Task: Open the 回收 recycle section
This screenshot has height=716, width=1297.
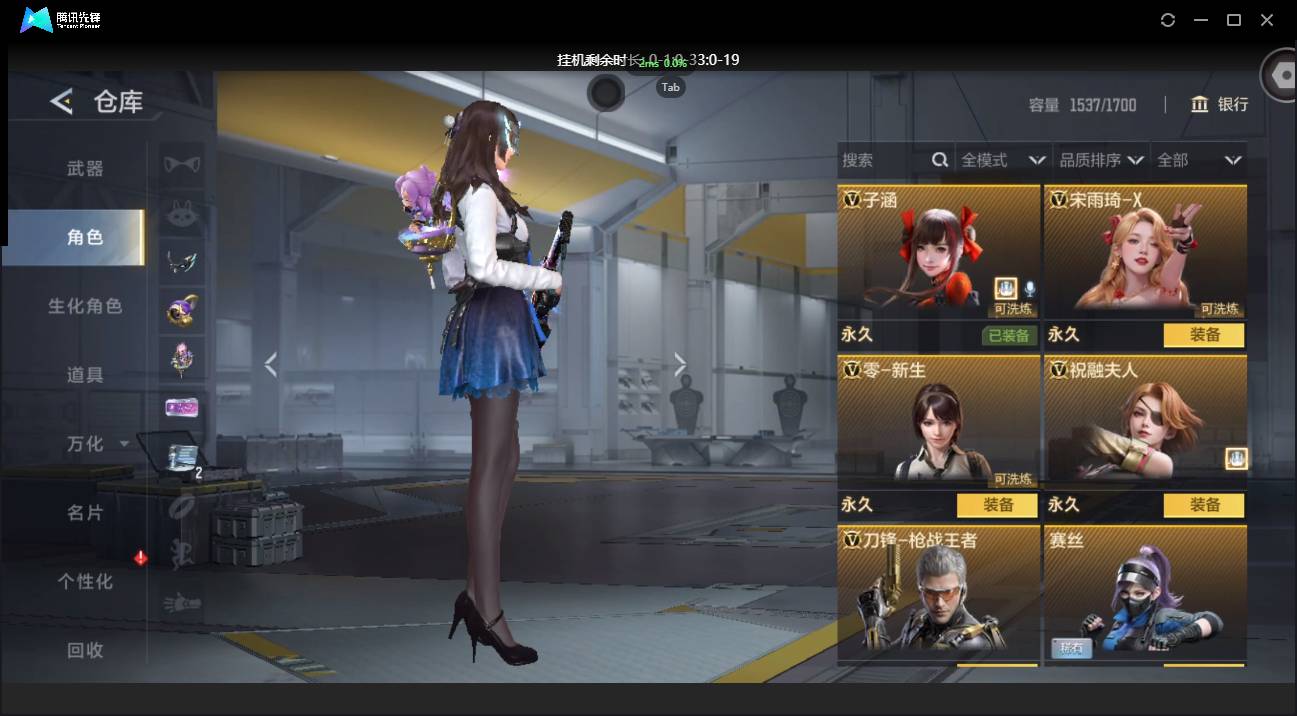Action: [85, 650]
